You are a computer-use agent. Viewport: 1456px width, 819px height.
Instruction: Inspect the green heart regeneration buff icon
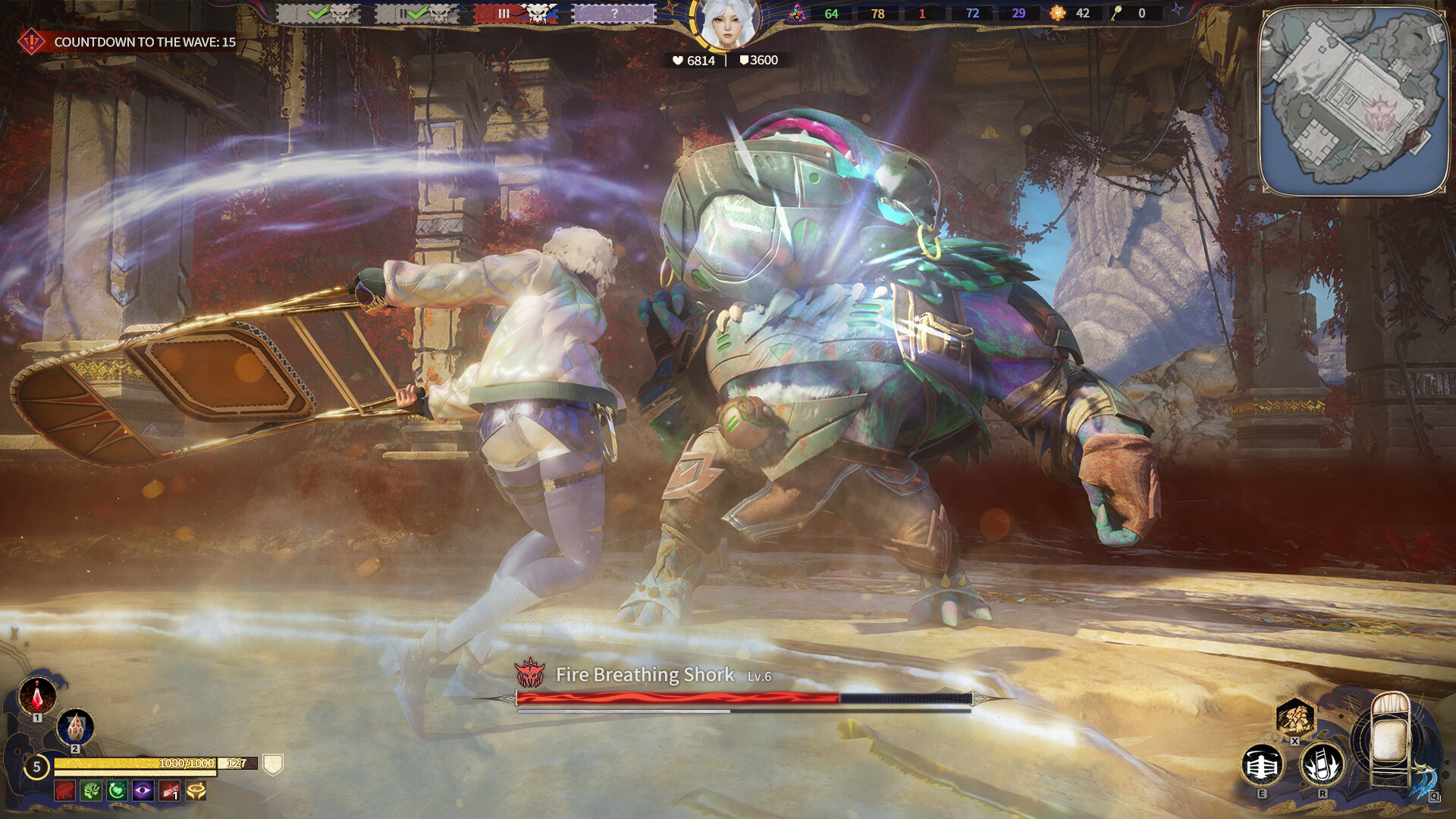tap(117, 791)
